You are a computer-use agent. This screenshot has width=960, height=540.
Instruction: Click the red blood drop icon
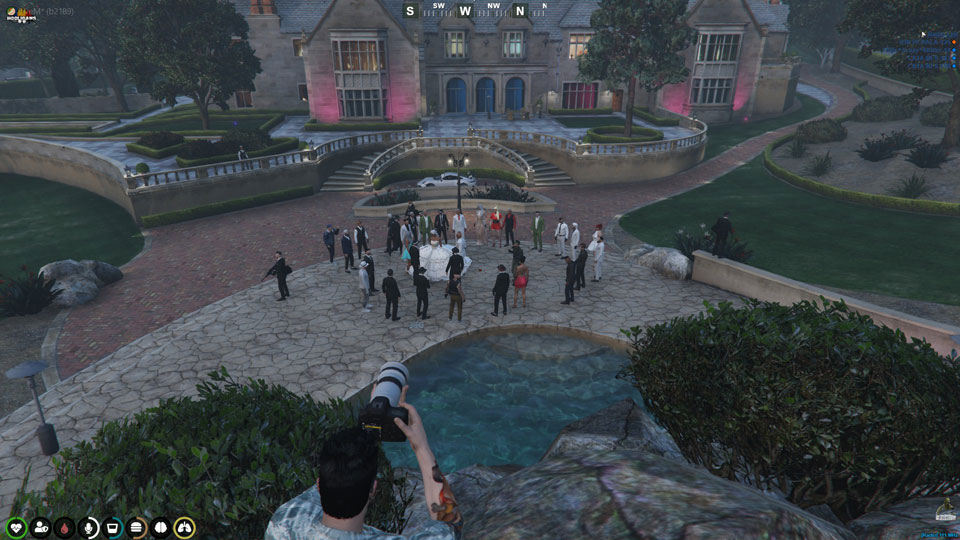[65, 527]
